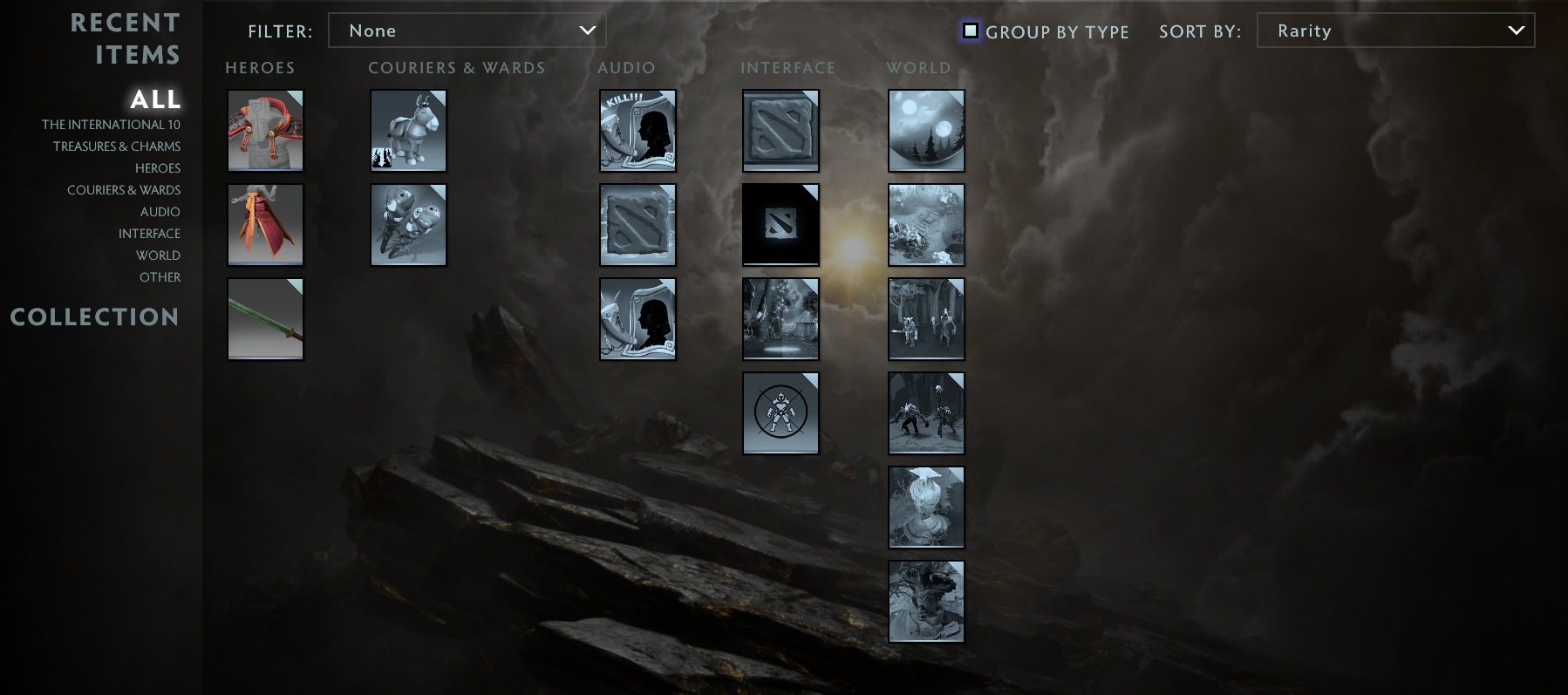This screenshot has width=1568, height=695.
Task: Select The International 10 category
Action: (x=112, y=124)
